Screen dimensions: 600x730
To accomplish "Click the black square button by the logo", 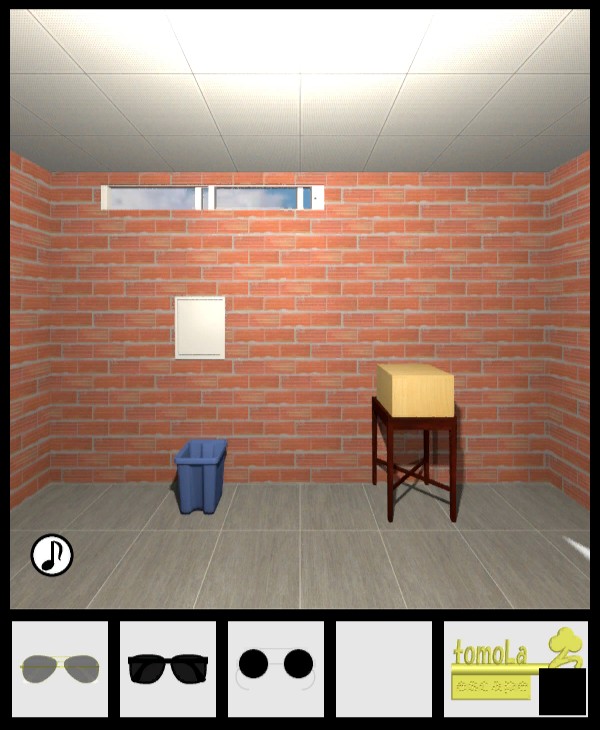I will click(562, 691).
